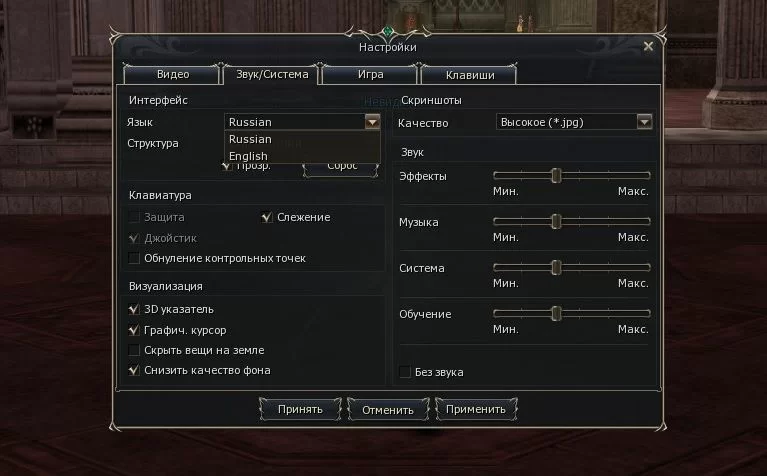Tick the Без звука mute checkbox
767x476 pixels.
405,372
